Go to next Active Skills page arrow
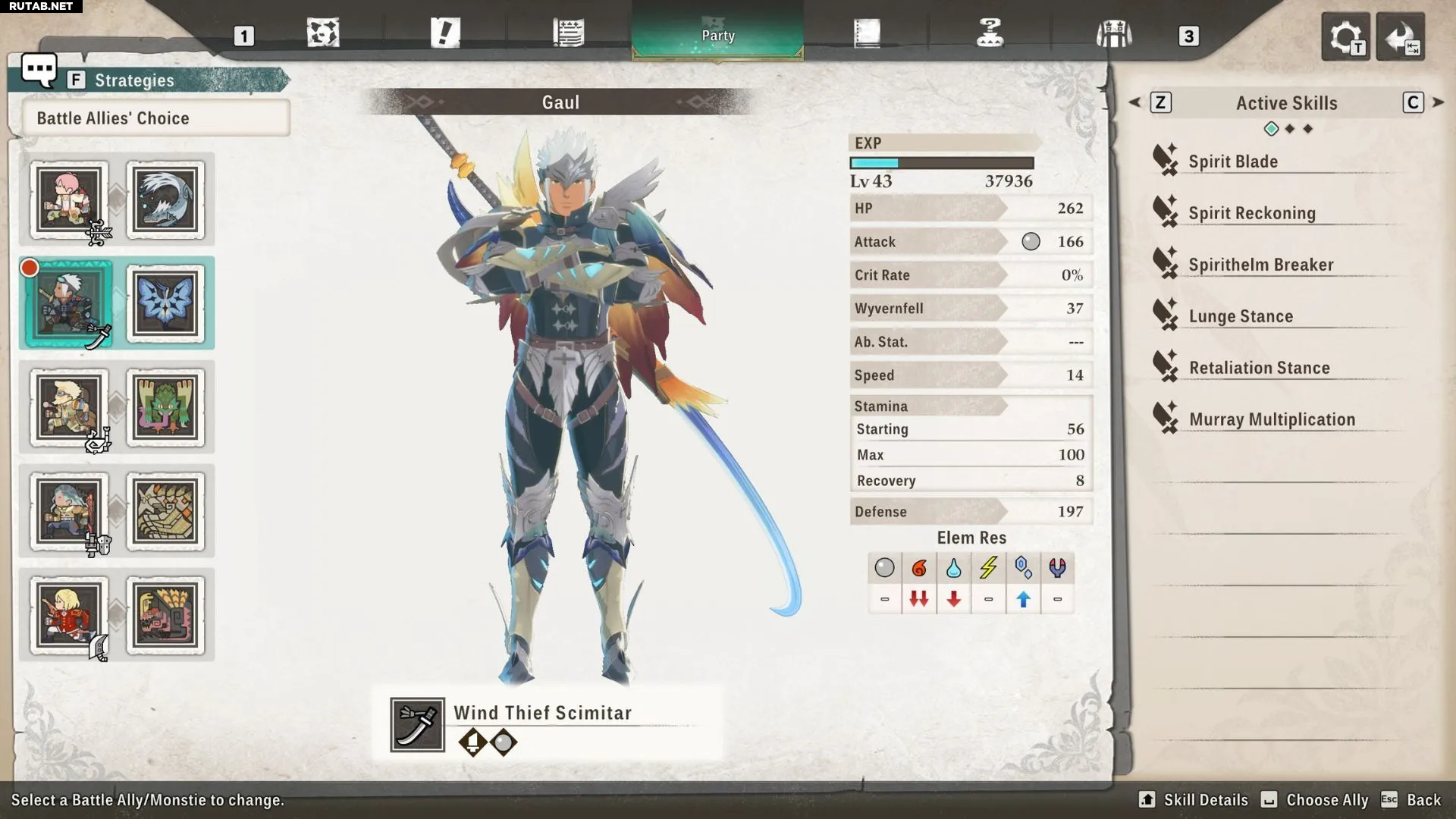Viewport: 1456px width, 819px height. (1439, 102)
